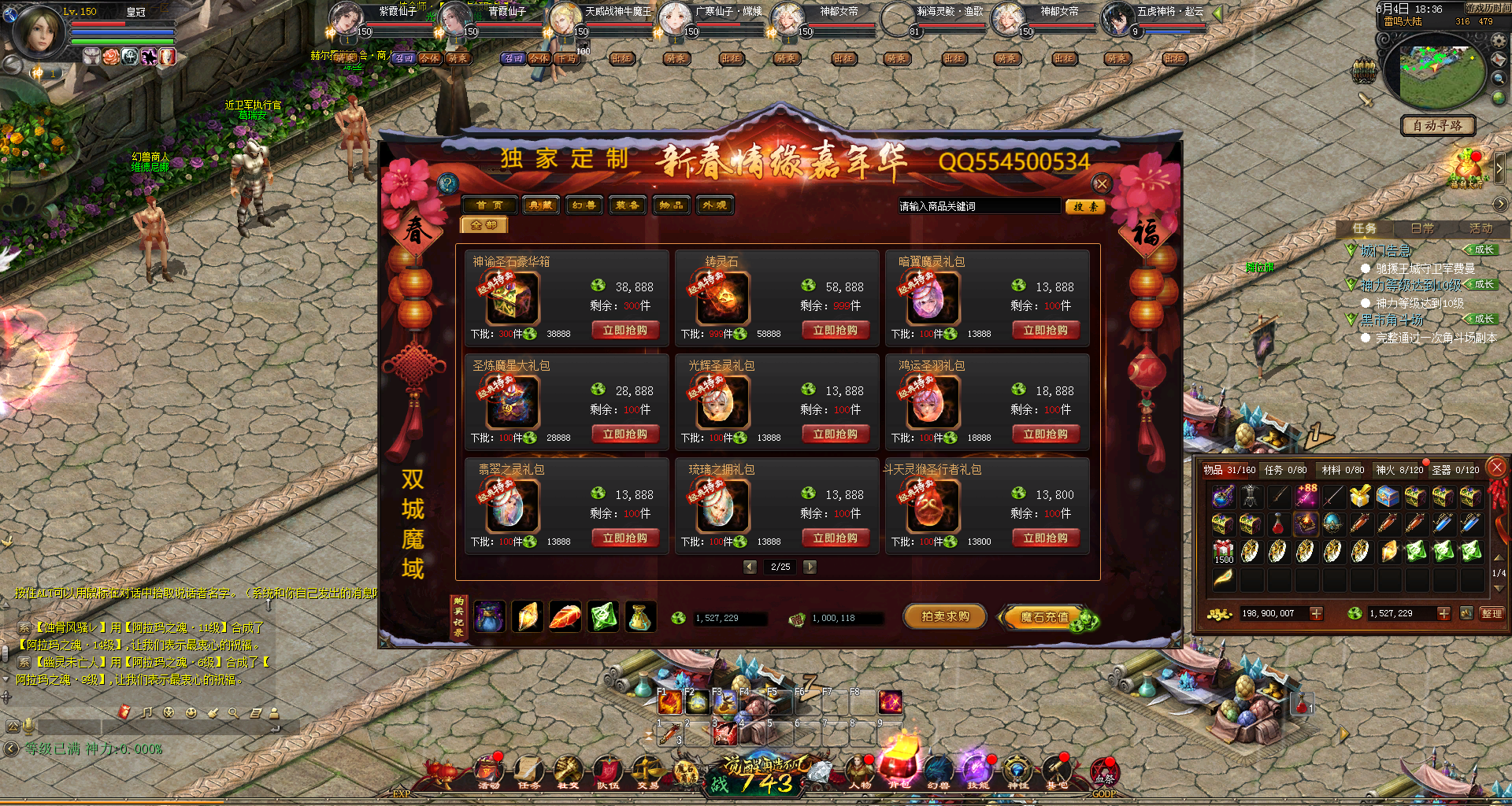
Task: Switch the quest tracker to 日常
Action: click(1422, 228)
